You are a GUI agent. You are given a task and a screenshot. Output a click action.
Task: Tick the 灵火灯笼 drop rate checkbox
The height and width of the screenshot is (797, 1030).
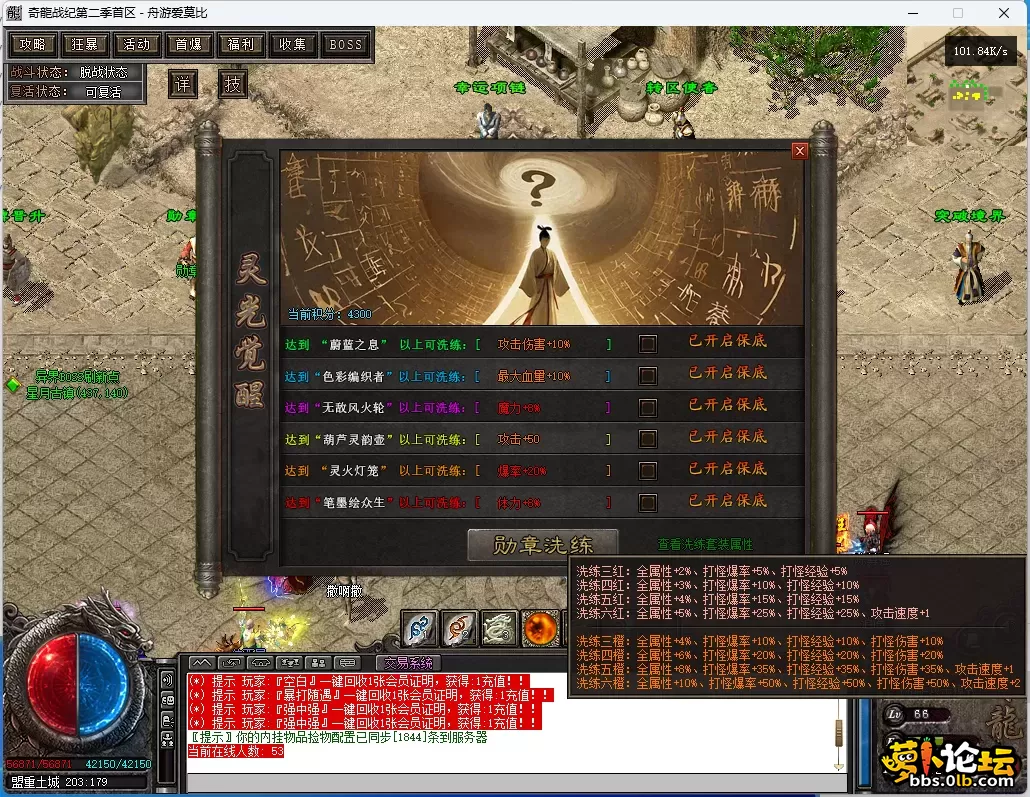tap(648, 471)
